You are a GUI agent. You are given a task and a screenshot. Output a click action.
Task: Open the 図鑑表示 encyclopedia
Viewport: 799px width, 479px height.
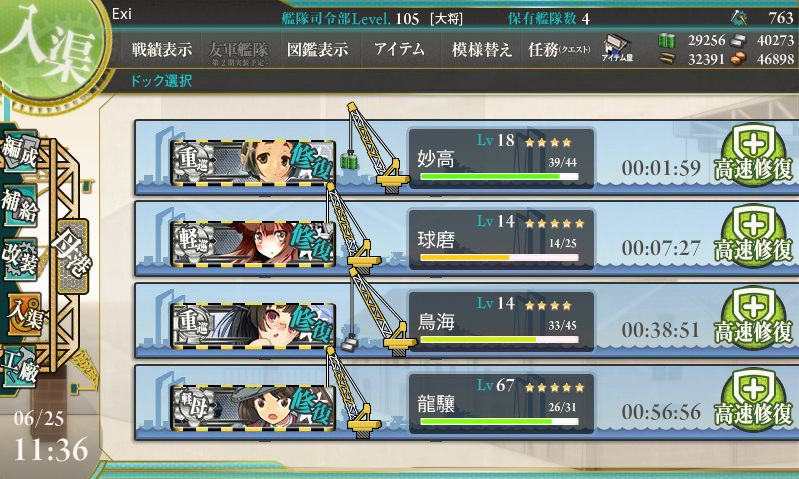pos(317,50)
